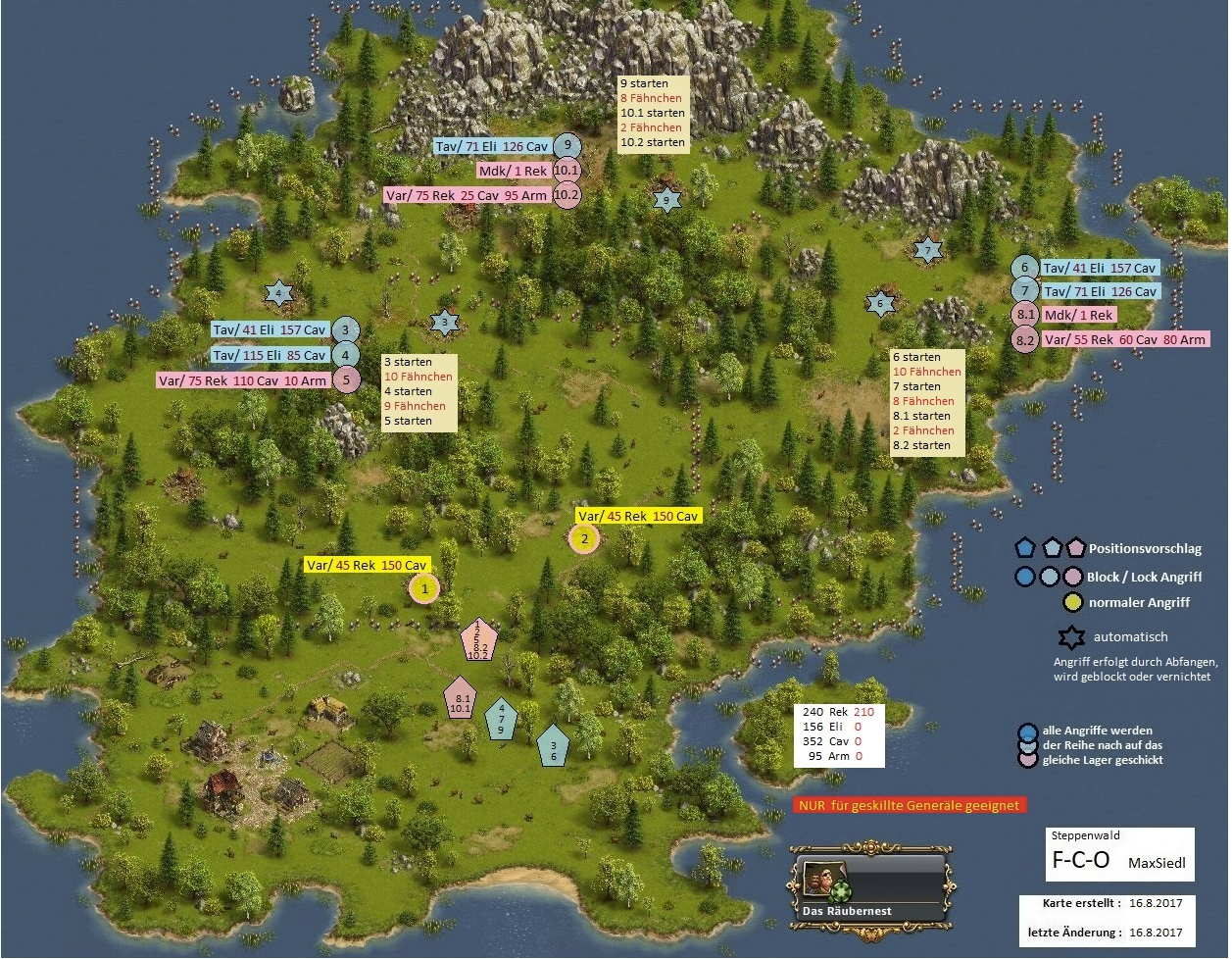Select the star marker numbered 4
Screen dimensions: 1232x959
pos(278,292)
